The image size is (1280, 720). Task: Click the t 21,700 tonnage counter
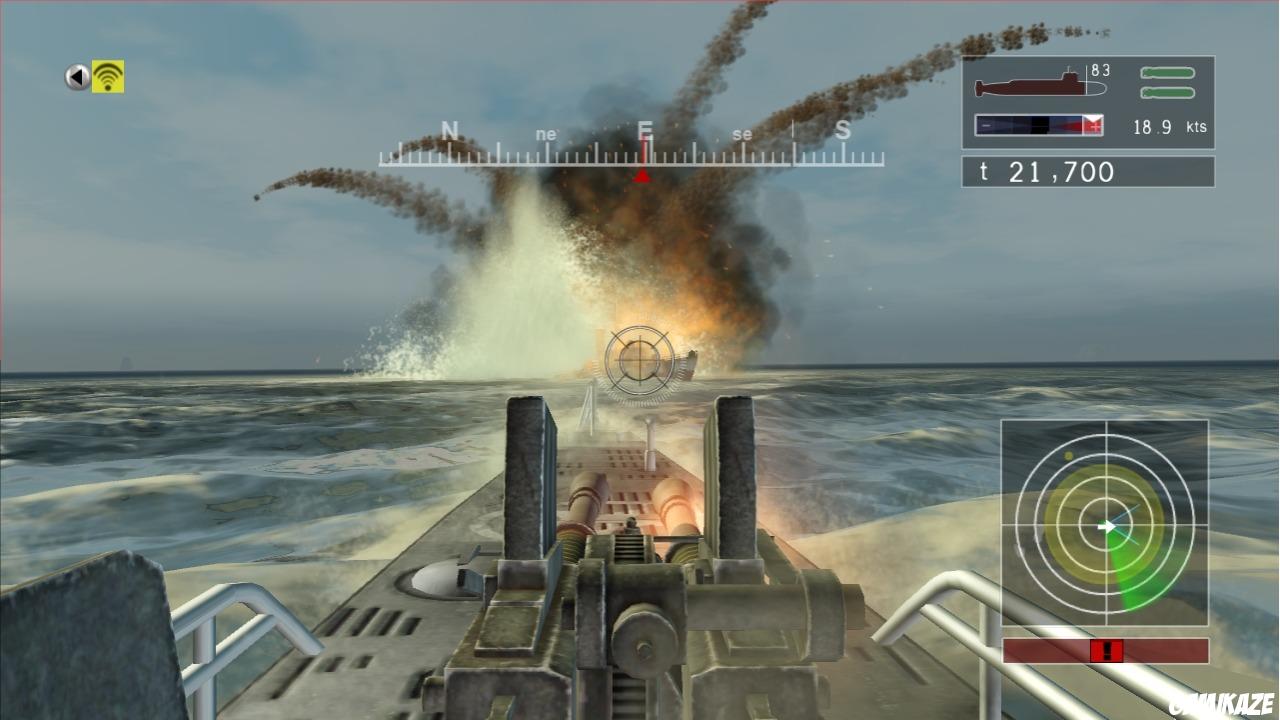click(1047, 171)
